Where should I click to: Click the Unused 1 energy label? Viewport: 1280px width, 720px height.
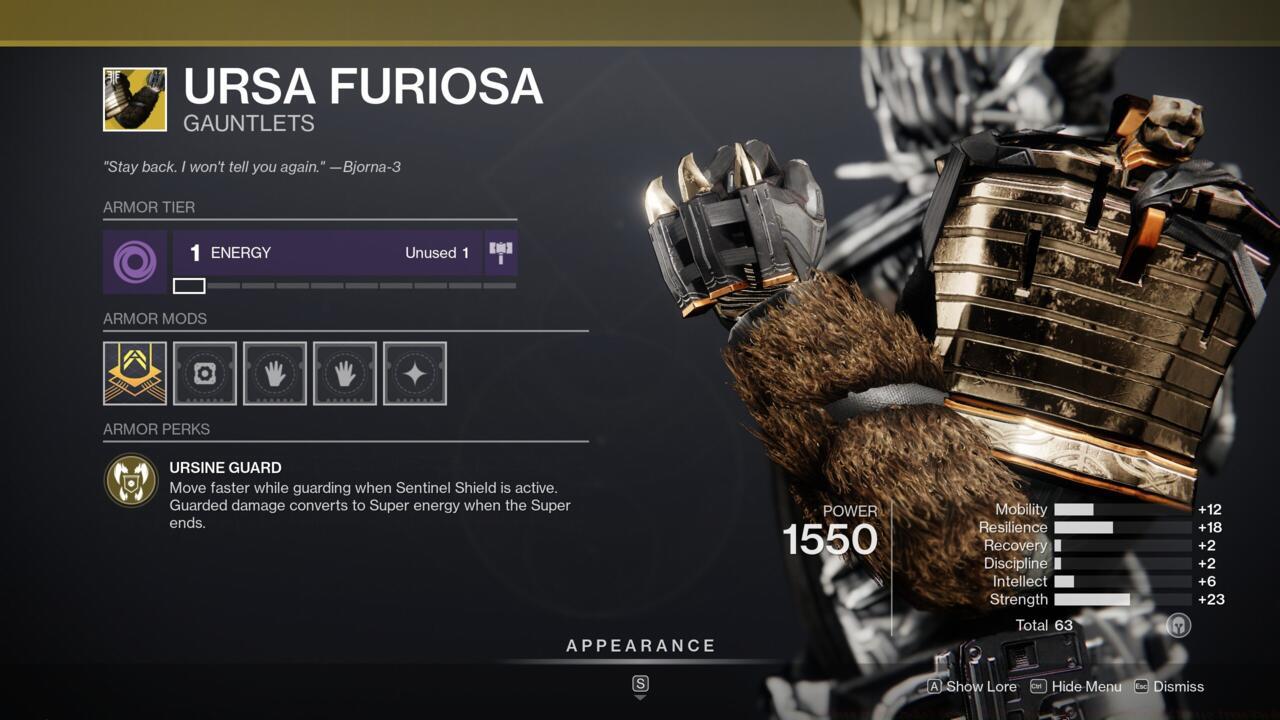pyautogui.click(x=436, y=252)
